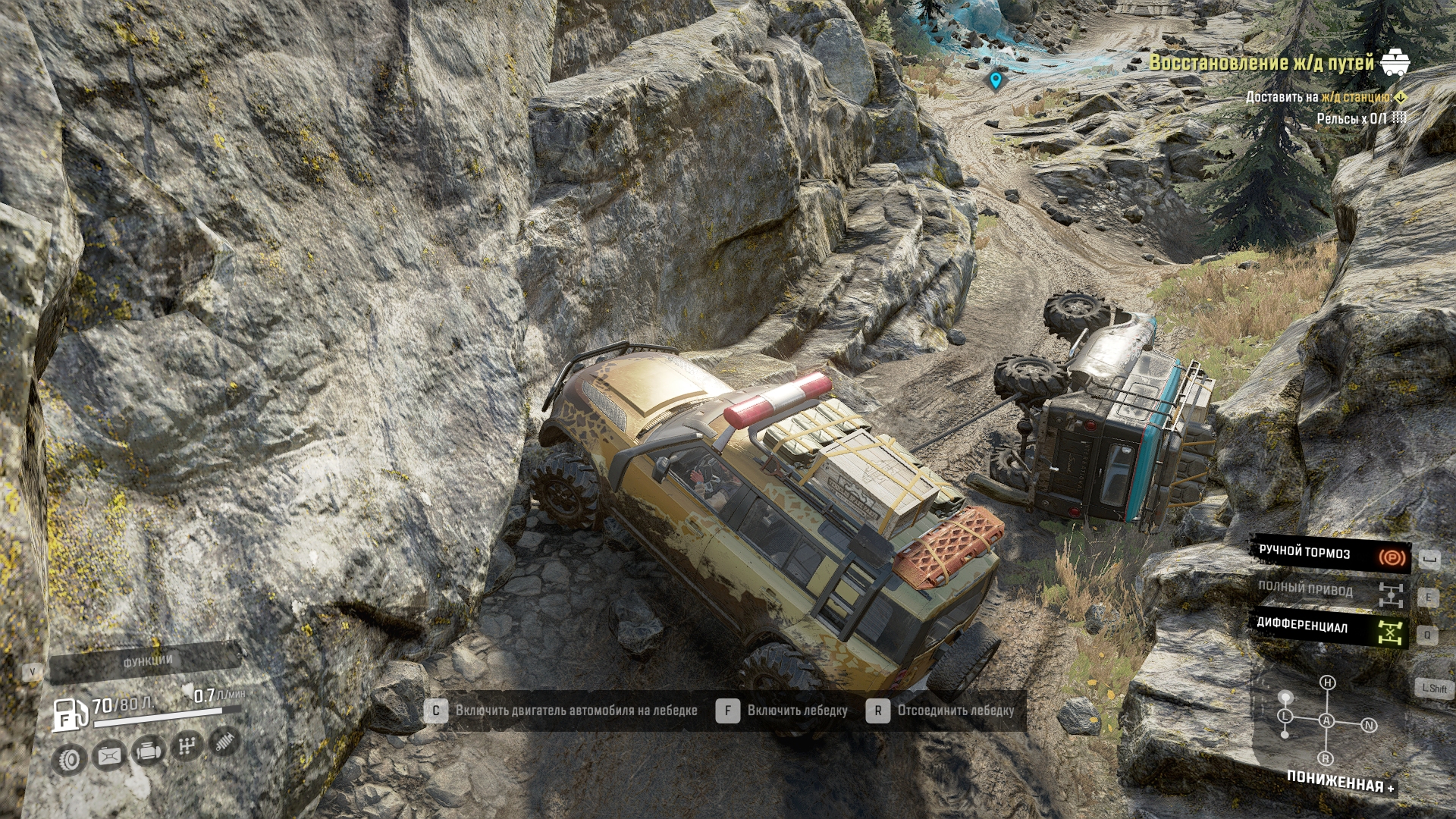The height and width of the screenshot is (819, 1456).
Task: Select gear N on the gearbox diagram
Action: pos(1369,725)
